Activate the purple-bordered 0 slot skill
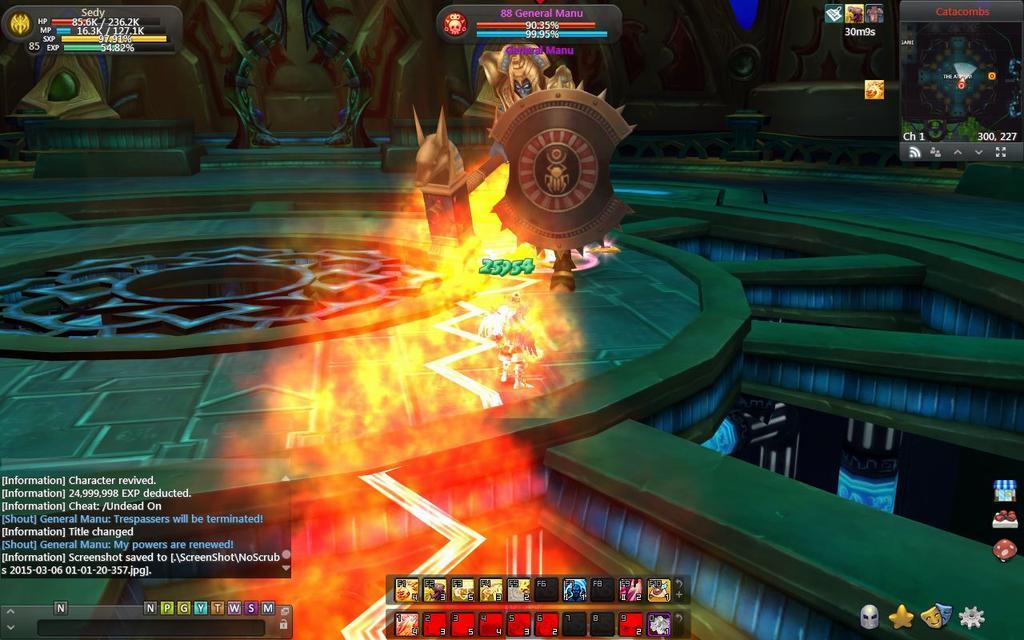The width and height of the screenshot is (1024, 640). pyautogui.click(x=658, y=624)
